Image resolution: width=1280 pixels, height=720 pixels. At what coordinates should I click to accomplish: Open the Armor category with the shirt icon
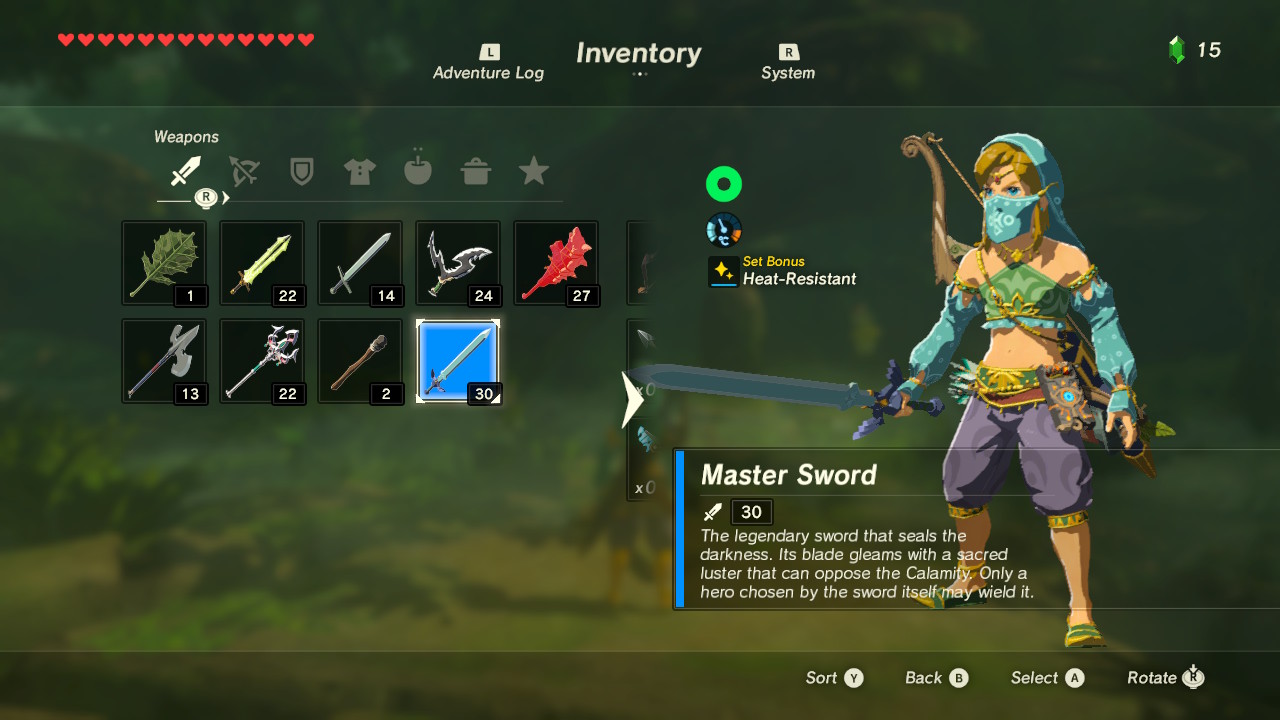point(359,170)
